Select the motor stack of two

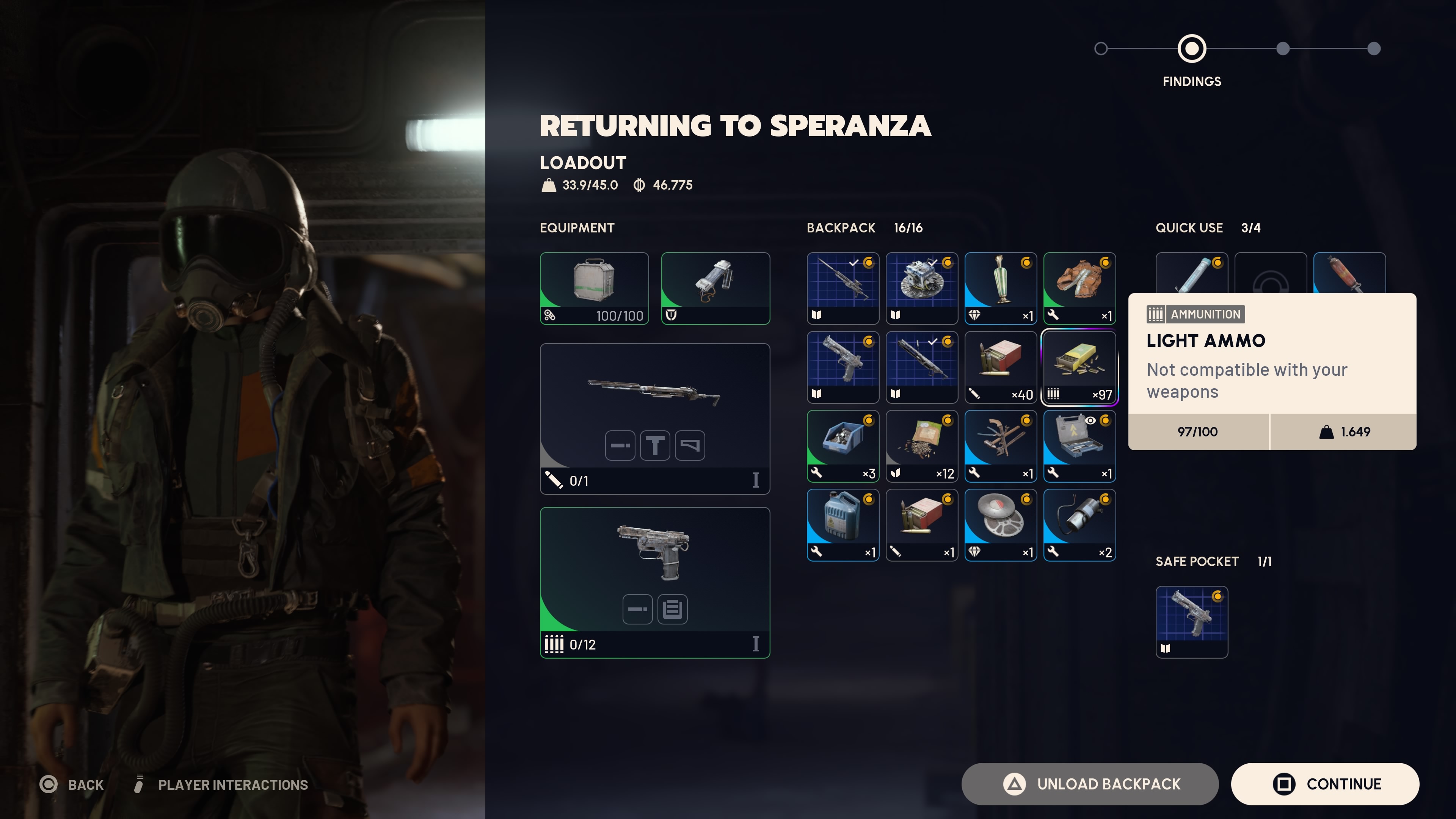pyautogui.click(x=1079, y=525)
